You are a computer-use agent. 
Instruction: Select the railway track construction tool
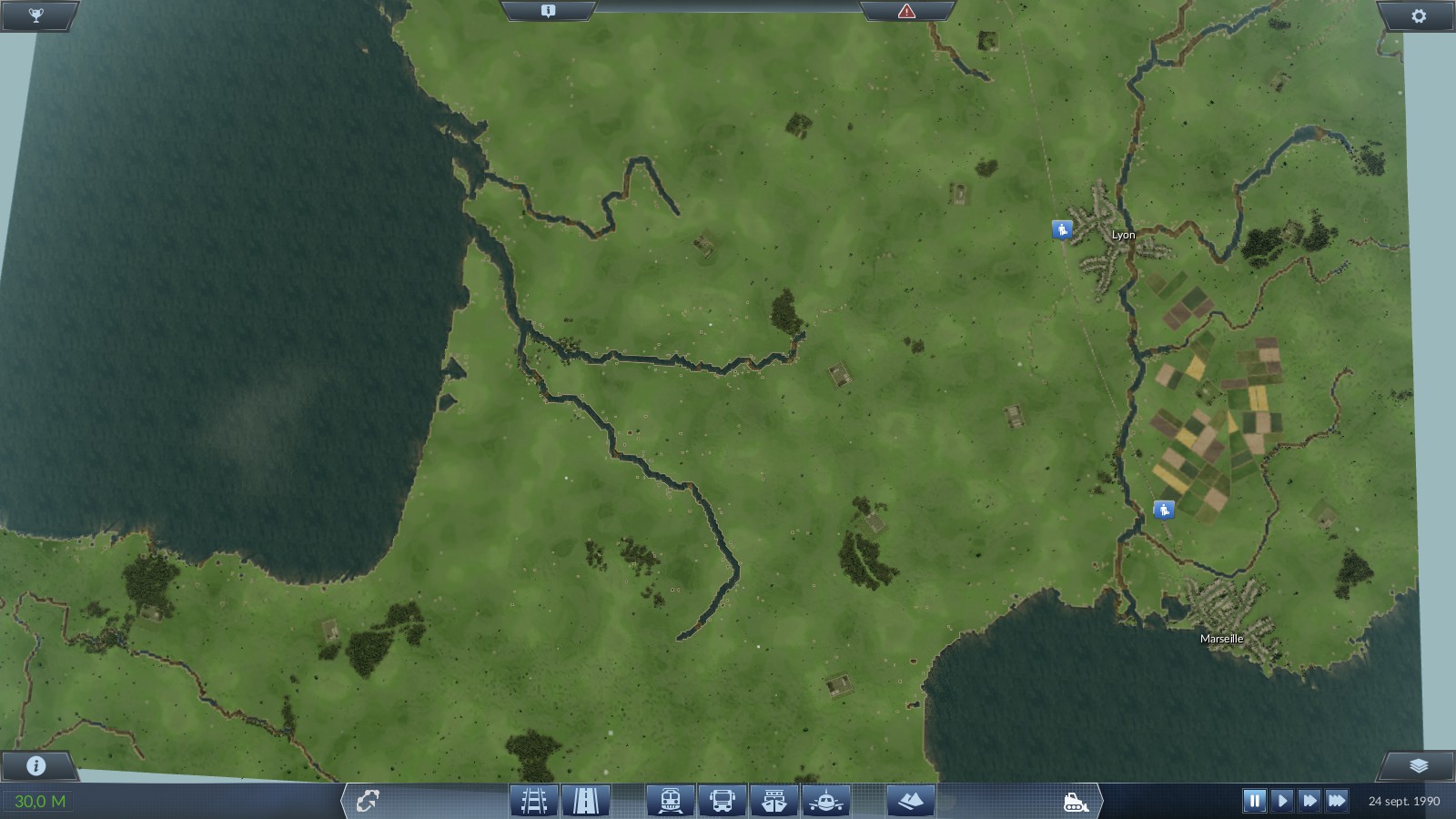(534, 801)
